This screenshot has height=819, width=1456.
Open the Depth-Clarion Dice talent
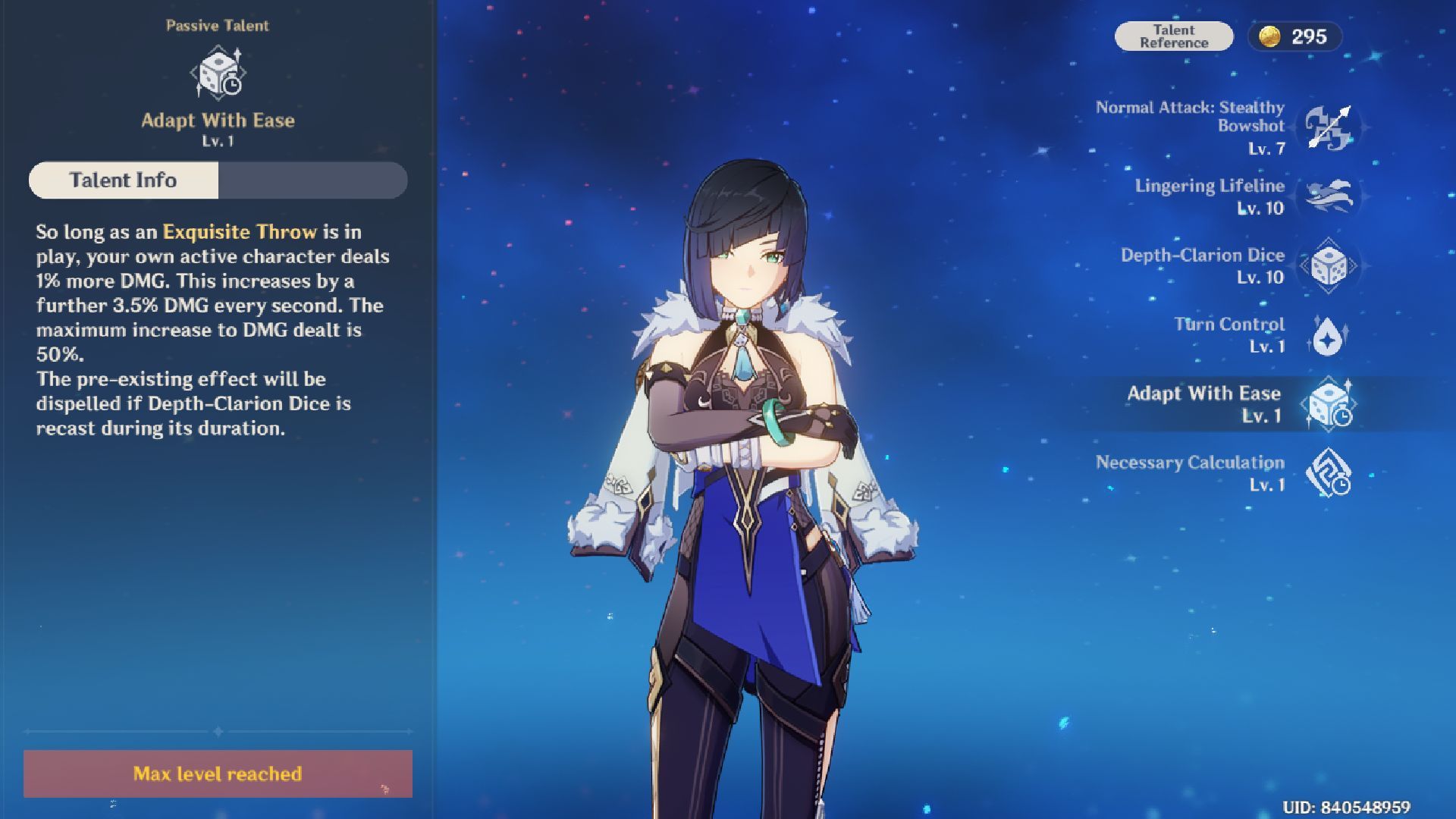(x=1328, y=265)
